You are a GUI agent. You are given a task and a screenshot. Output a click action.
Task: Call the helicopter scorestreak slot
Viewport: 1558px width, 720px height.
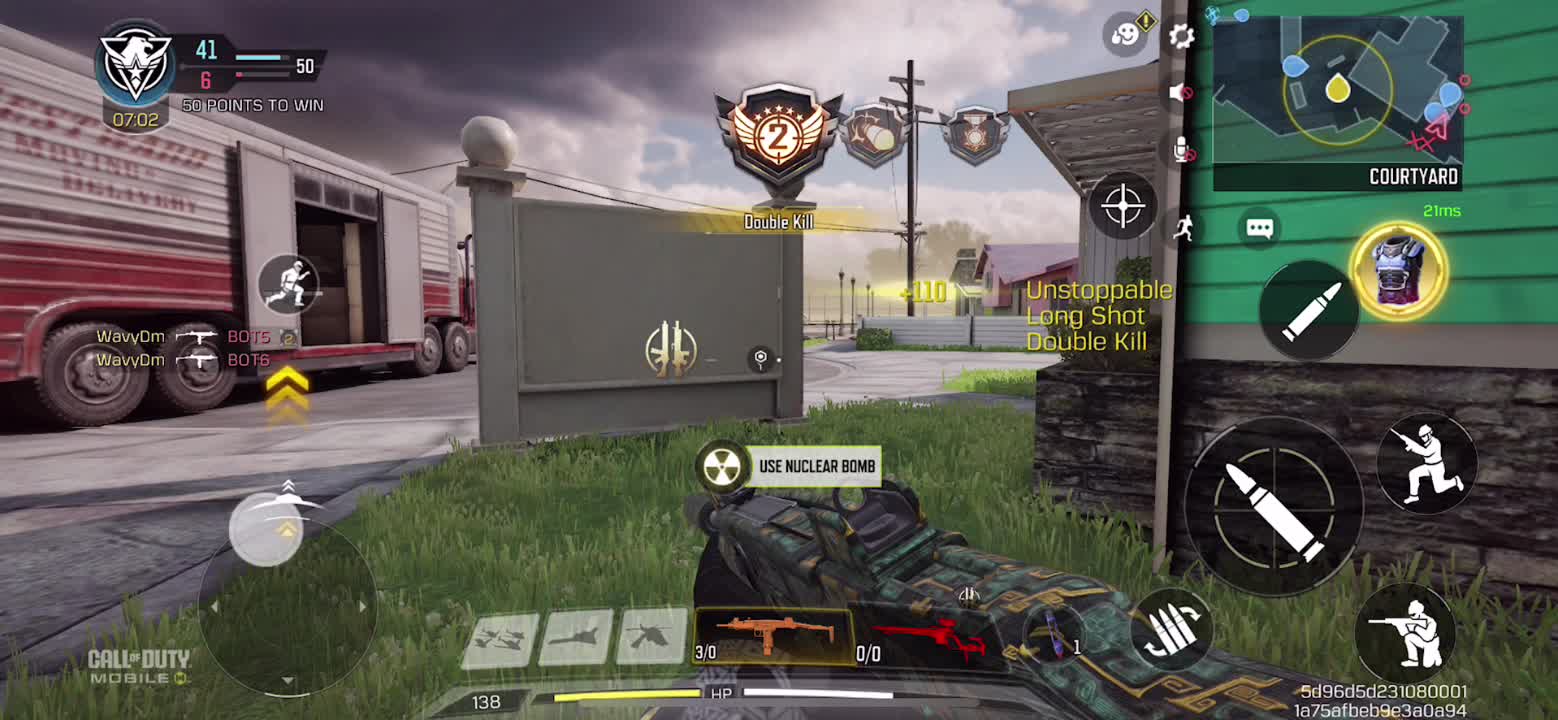pyautogui.click(x=651, y=636)
